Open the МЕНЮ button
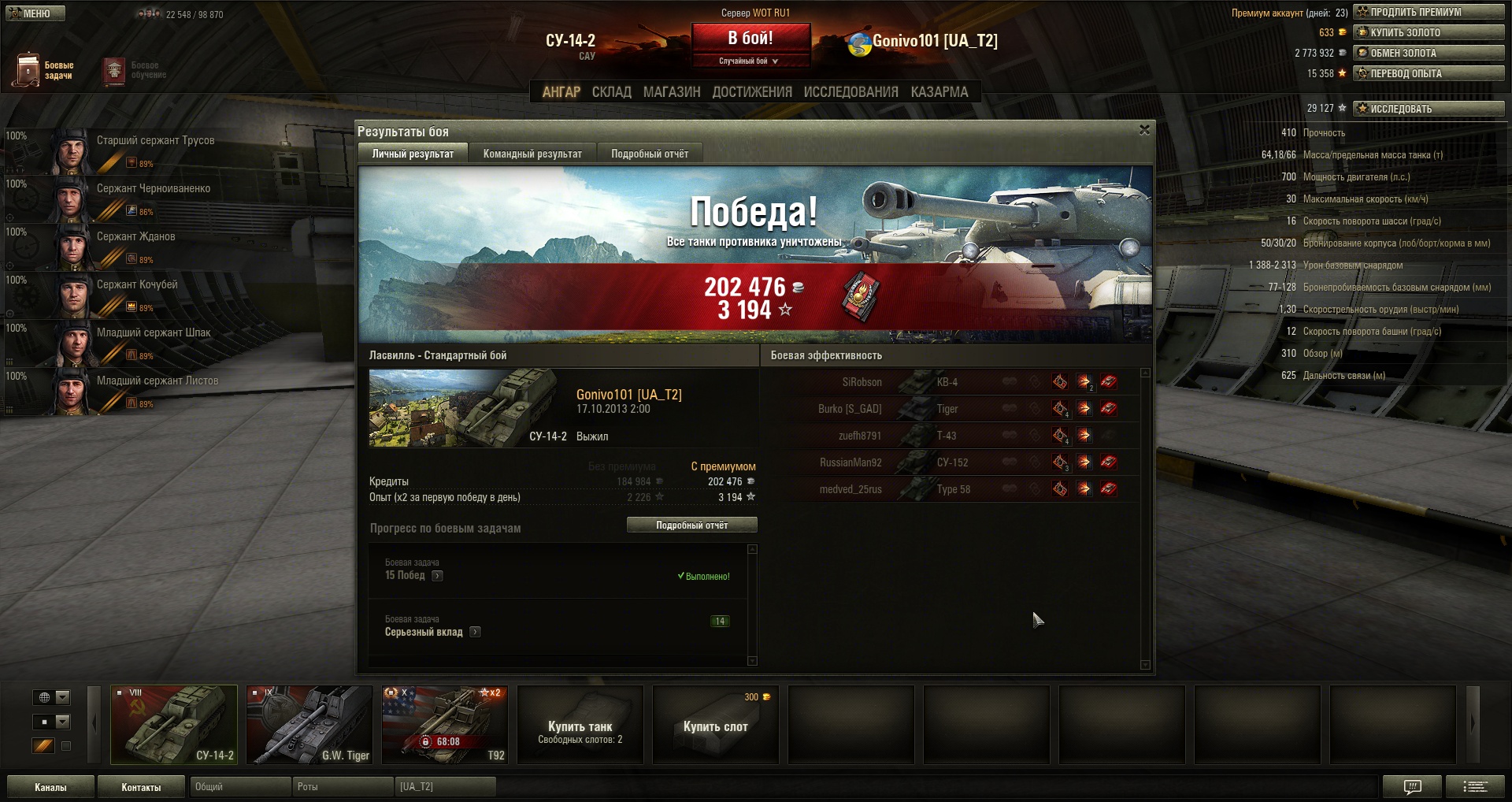 [x=35, y=13]
